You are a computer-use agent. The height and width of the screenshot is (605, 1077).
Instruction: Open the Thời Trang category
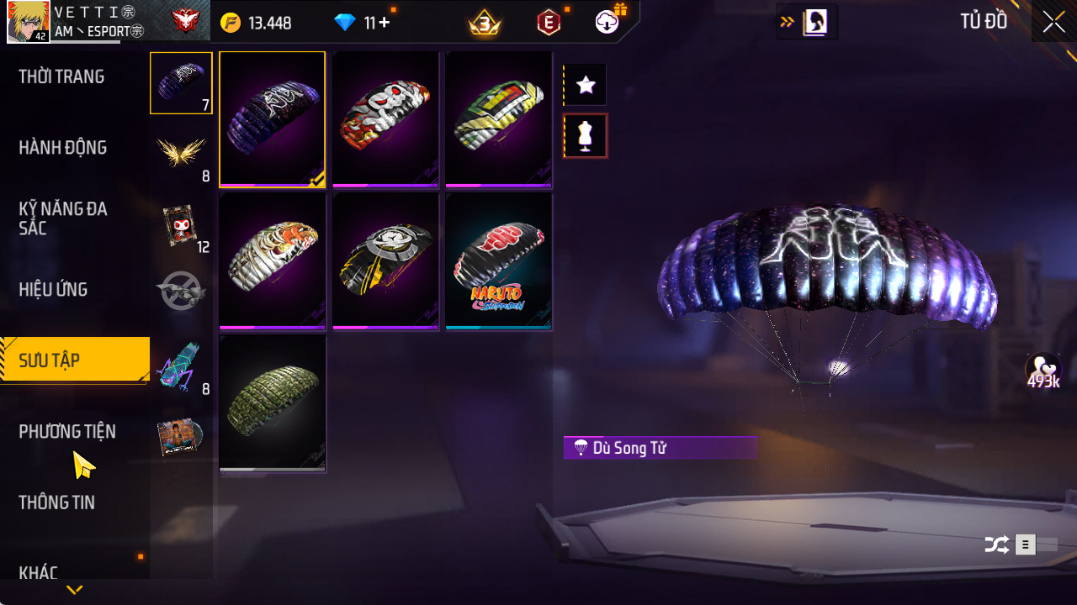[x=62, y=77]
